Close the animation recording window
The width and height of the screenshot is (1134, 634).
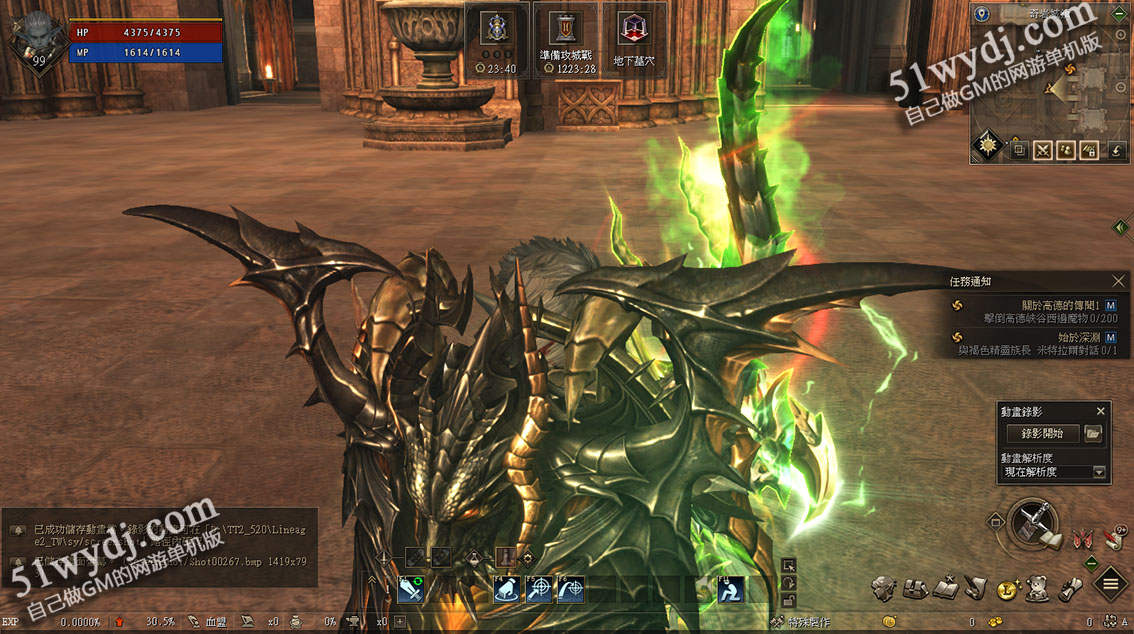pyautogui.click(x=1101, y=411)
